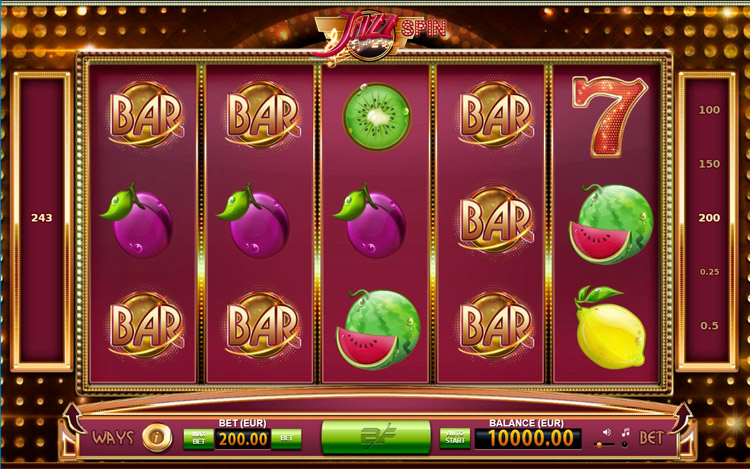Pick the 0.5 bet value
The image size is (750, 469).
710,326
